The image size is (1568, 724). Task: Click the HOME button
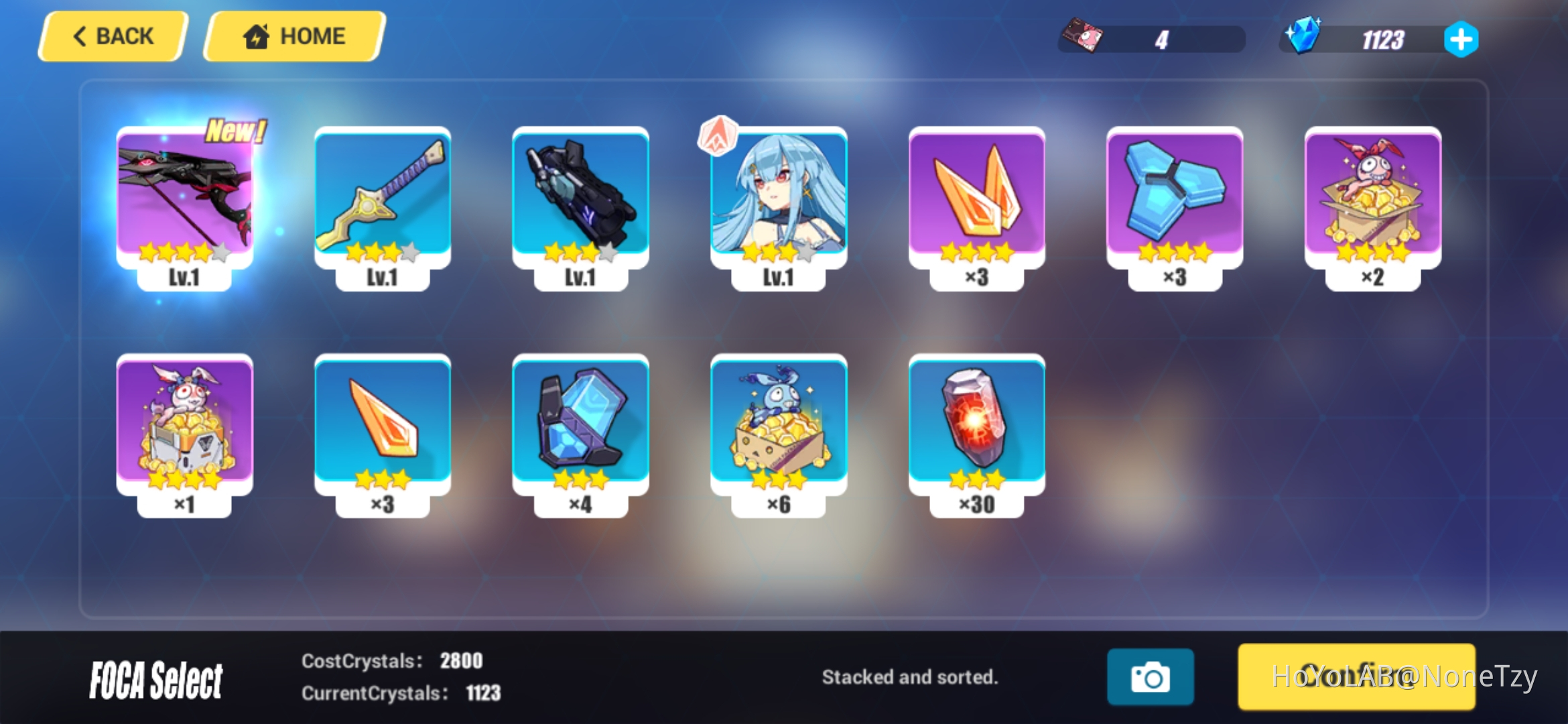293,36
